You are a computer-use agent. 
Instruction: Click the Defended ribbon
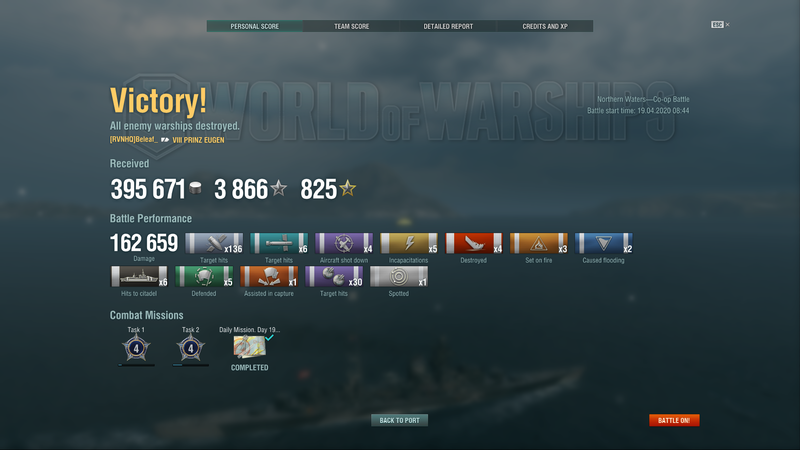(204, 276)
